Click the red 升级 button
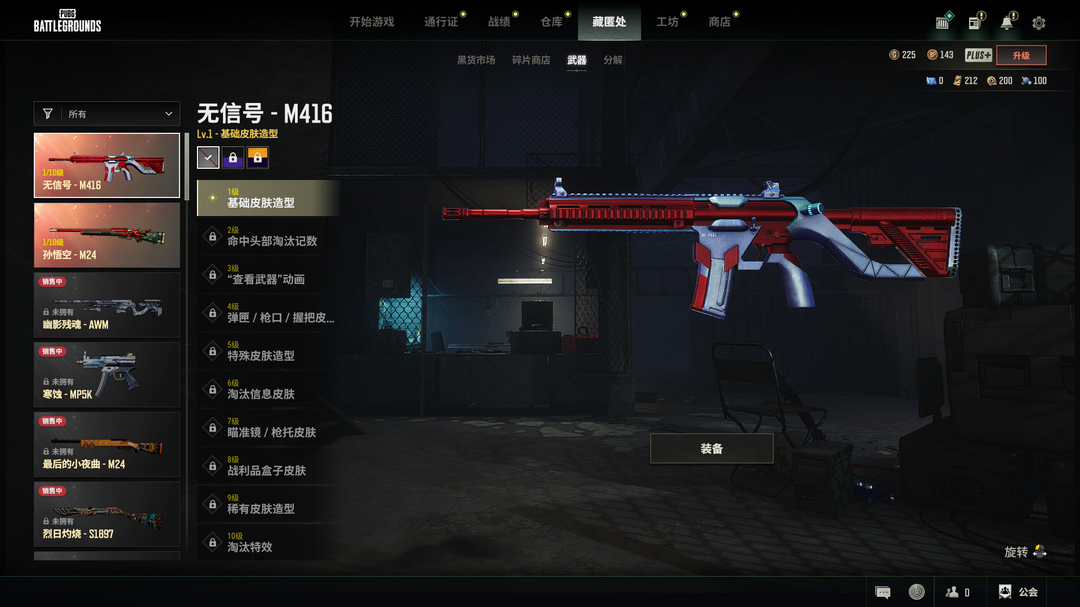This screenshot has height=607, width=1080. click(x=1021, y=56)
